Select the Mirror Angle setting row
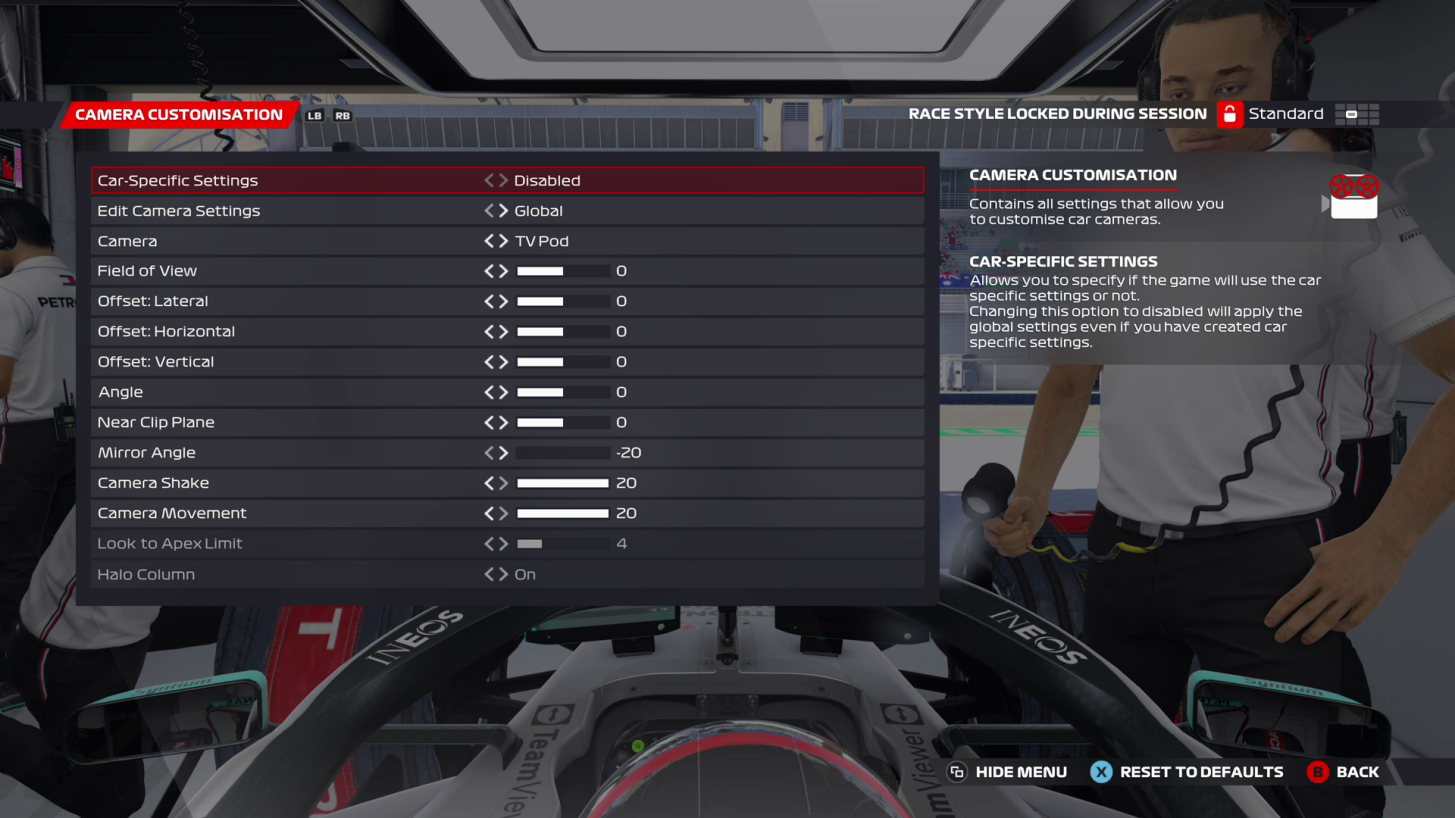The width and height of the screenshot is (1455, 818). 300,452
